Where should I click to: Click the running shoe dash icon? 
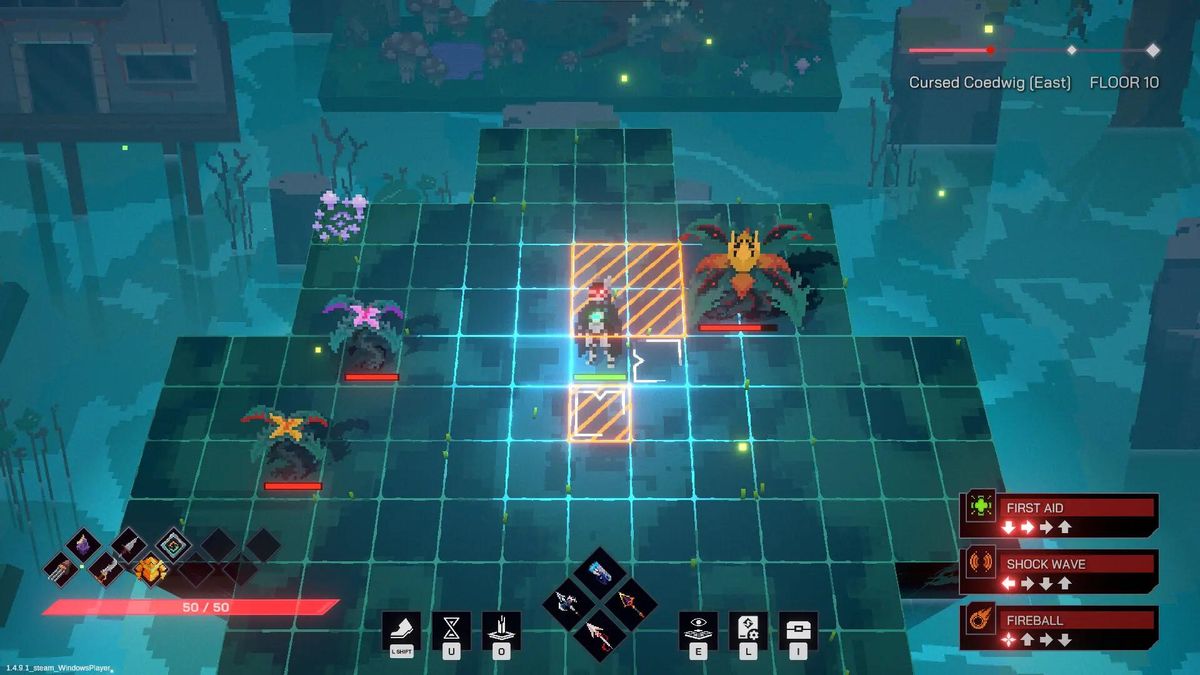point(402,628)
